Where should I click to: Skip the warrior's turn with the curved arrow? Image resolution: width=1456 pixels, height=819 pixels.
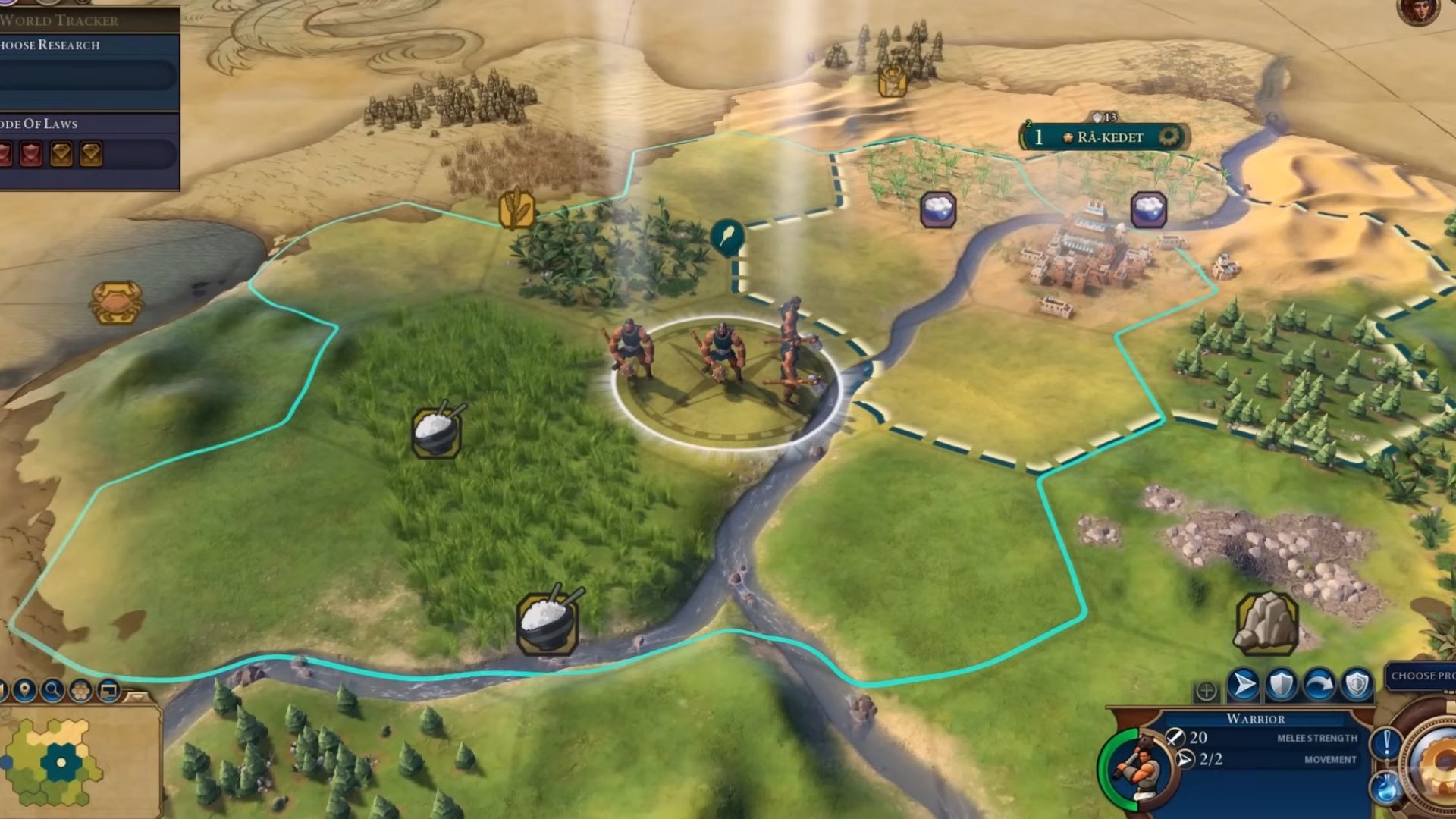point(1319,685)
